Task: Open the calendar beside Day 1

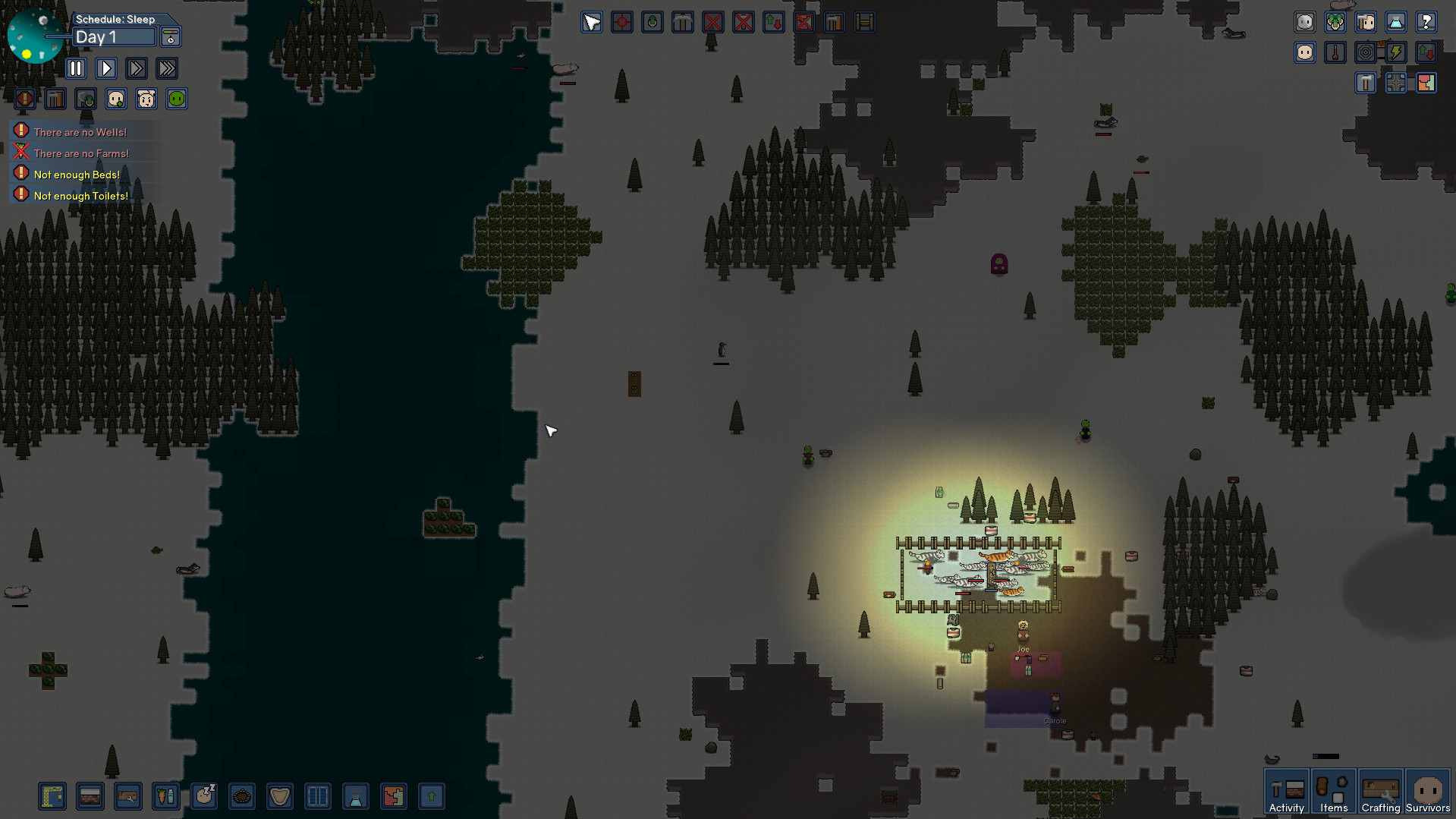Action: coord(170,36)
